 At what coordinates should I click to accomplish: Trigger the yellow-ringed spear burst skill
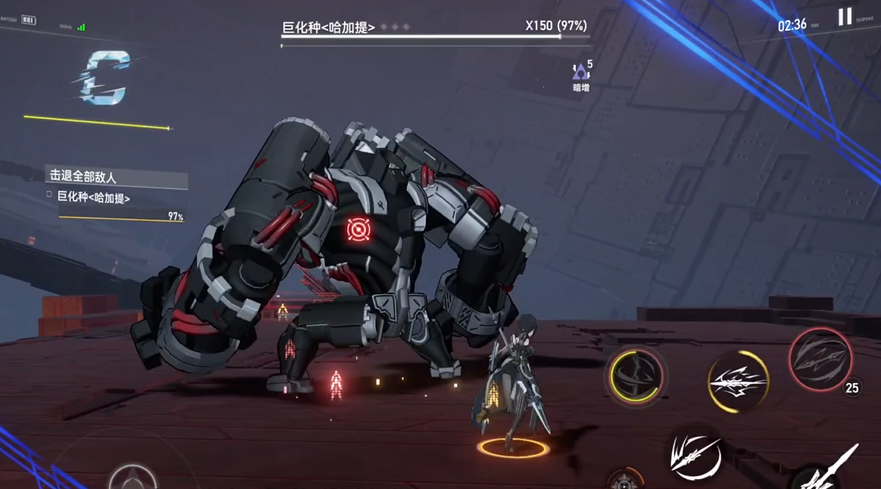point(738,381)
